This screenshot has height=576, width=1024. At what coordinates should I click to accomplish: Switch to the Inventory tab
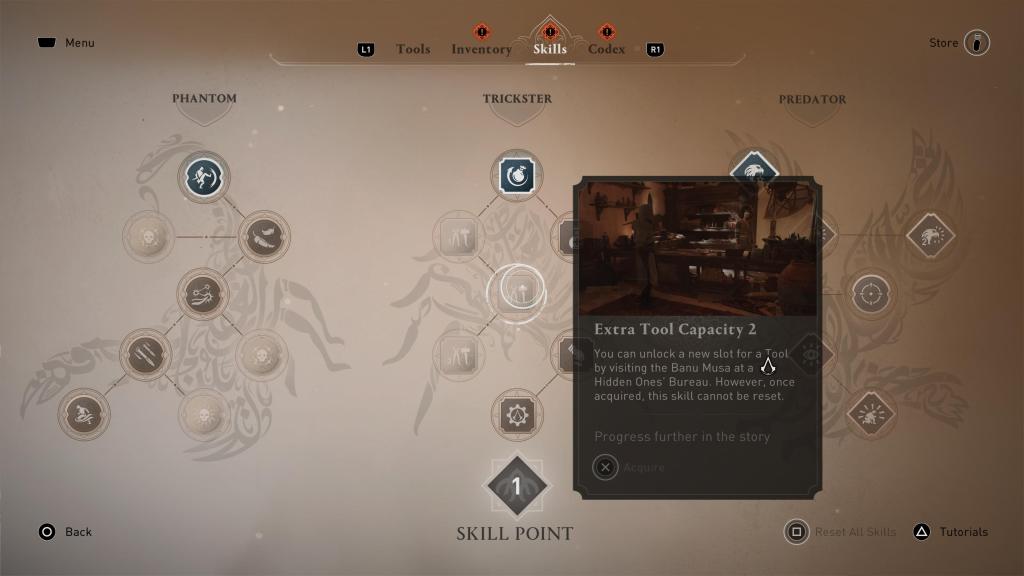tap(481, 49)
